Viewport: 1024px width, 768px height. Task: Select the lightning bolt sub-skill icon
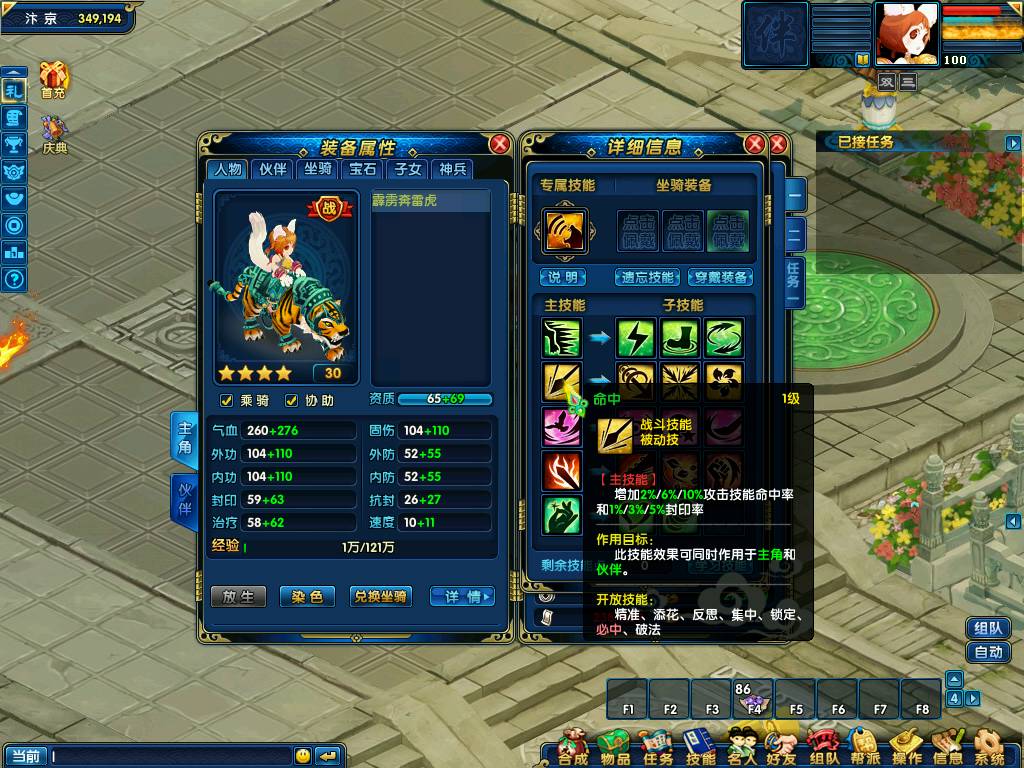[635, 338]
